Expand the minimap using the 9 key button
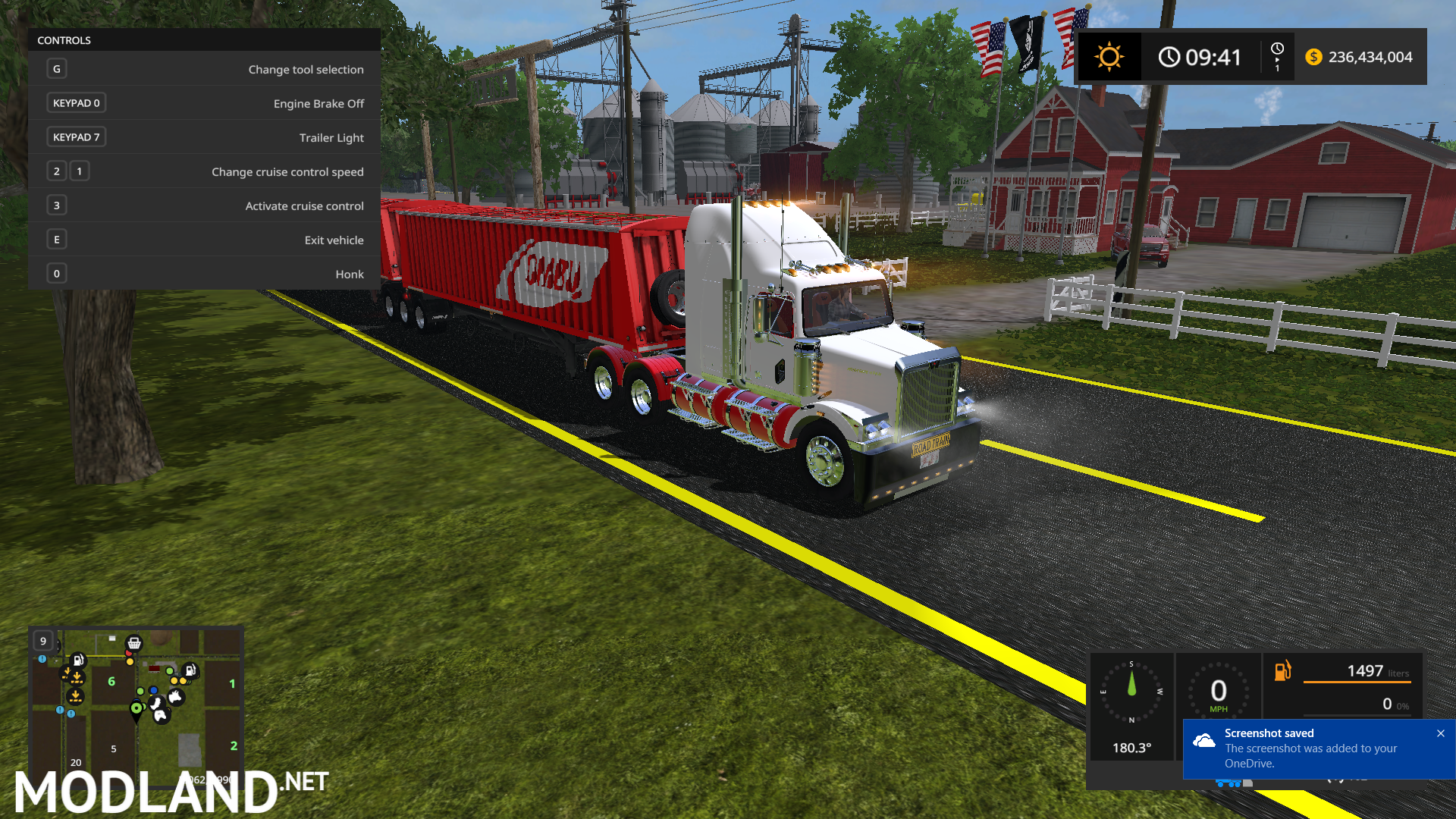This screenshot has height=819, width=1456. point(42,641)
